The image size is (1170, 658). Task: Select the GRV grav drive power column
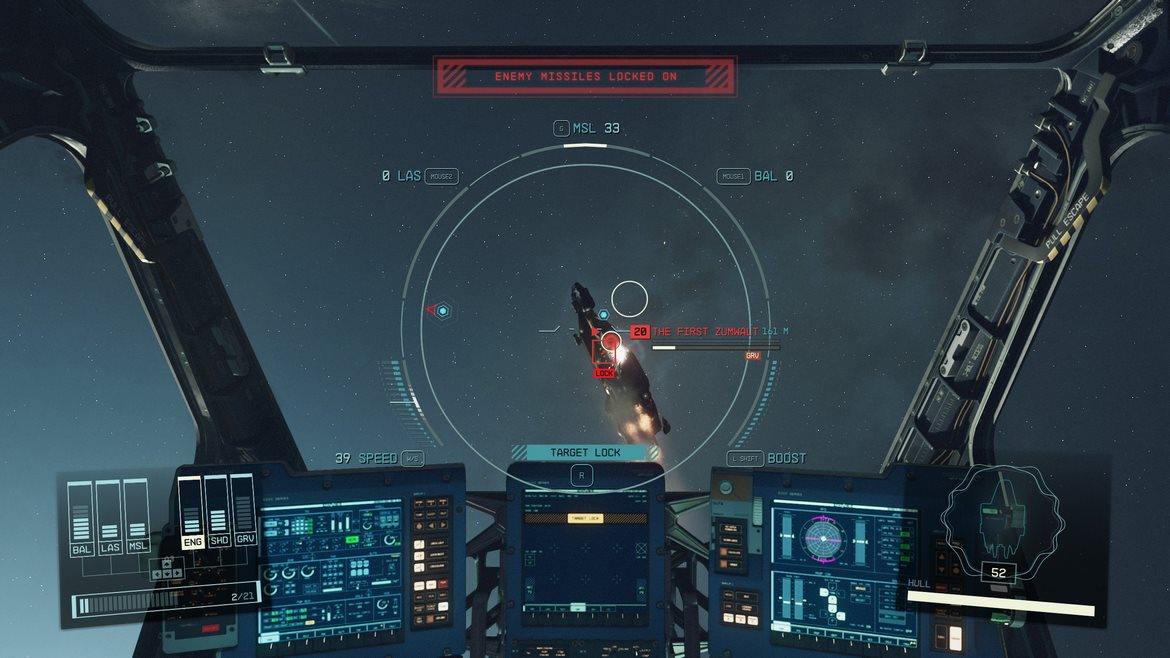pyautogui.click(x=242, y=512)
